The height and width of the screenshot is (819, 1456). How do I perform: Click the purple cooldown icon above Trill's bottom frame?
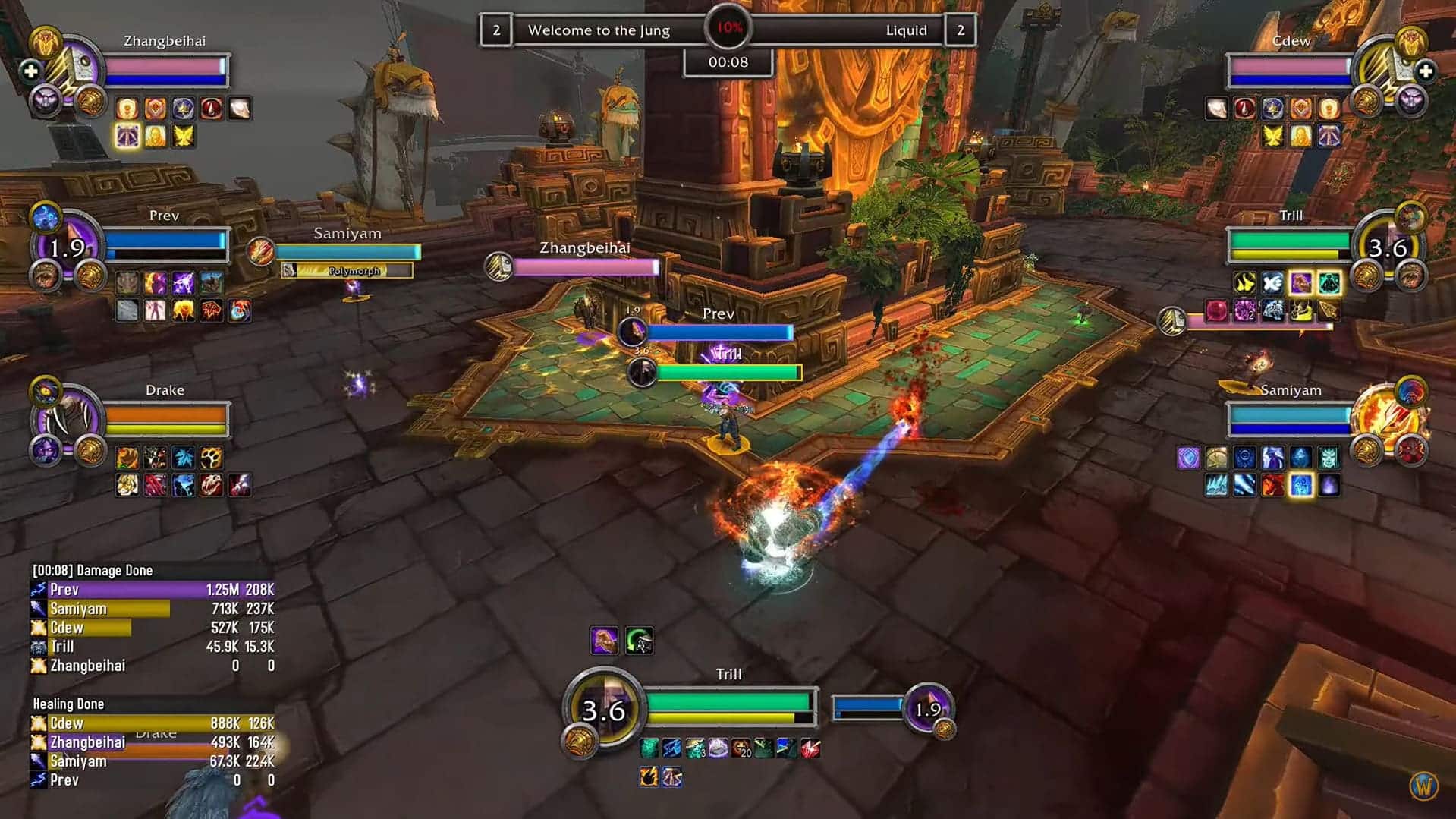click(603, 640)
